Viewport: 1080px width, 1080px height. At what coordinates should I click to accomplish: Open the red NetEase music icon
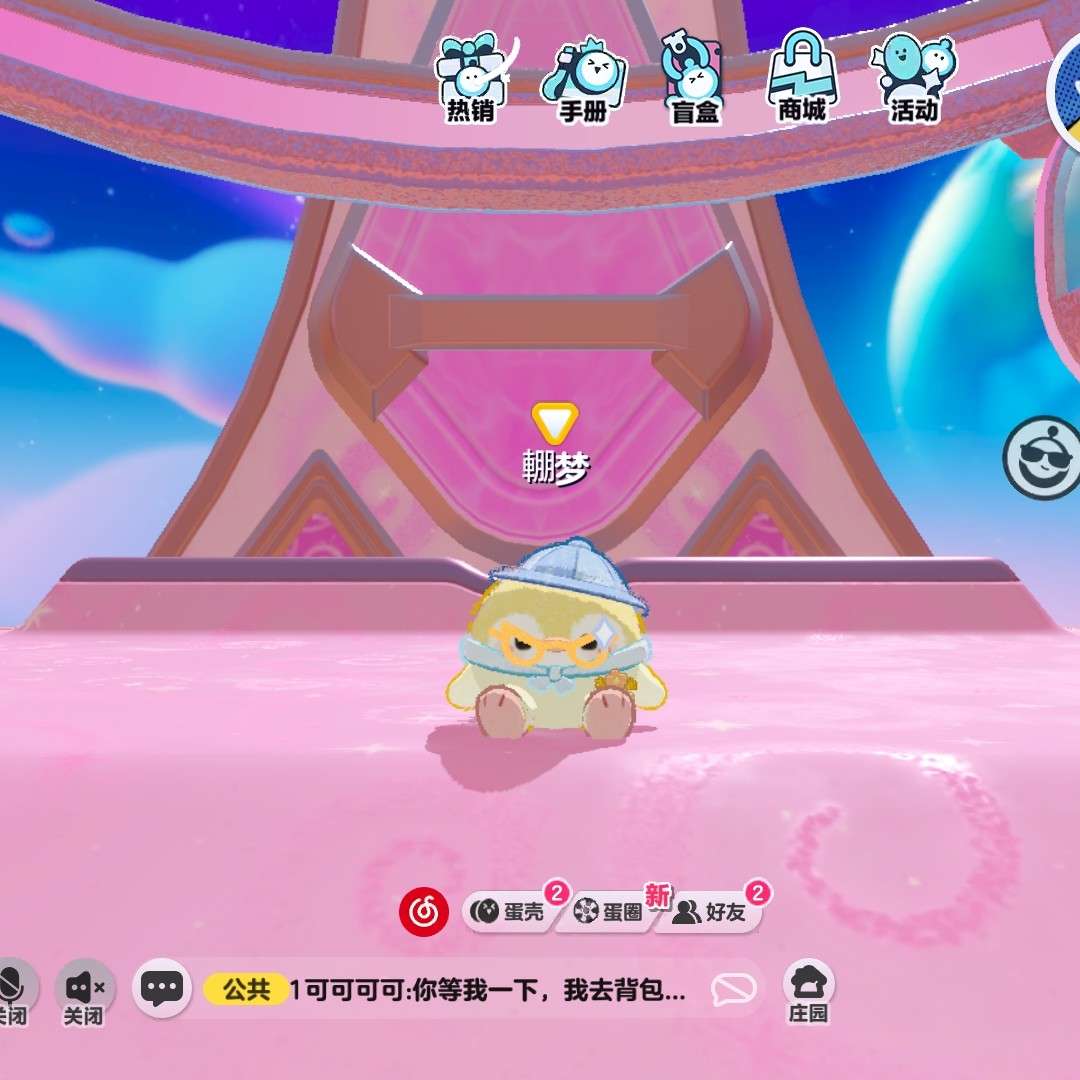coord(423,912)
